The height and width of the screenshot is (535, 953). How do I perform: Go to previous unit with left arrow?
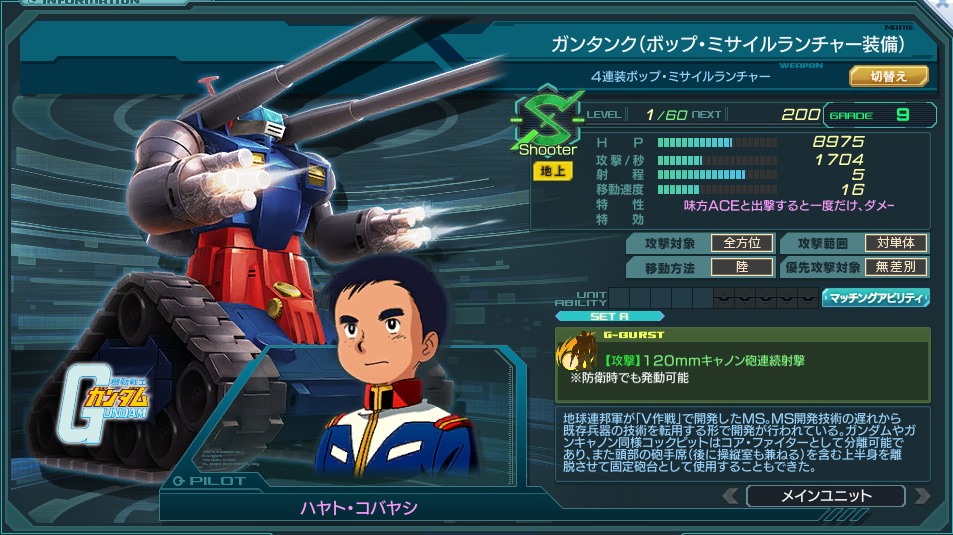coord(731,496)
